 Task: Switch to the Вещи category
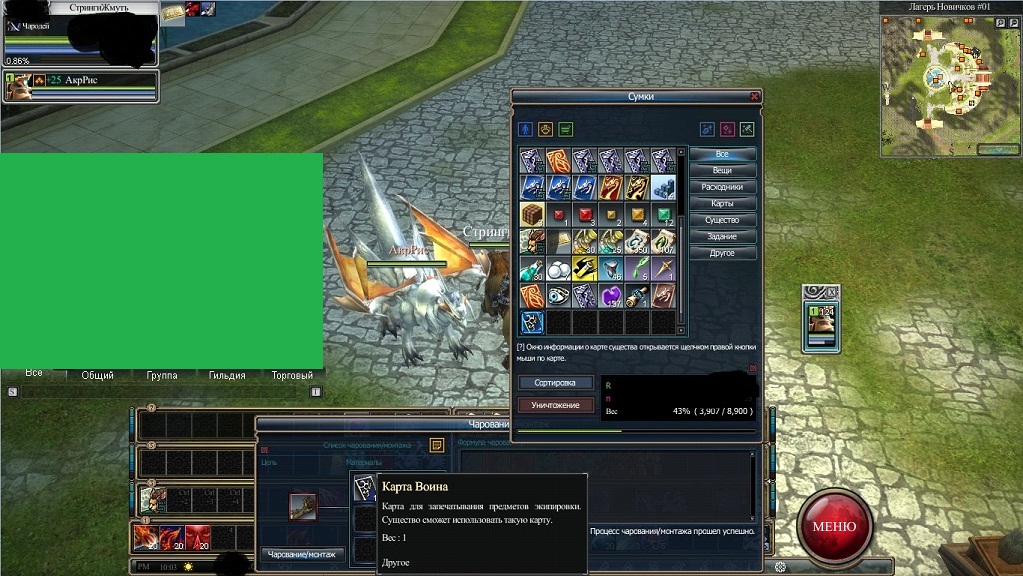pyautogui.click(x=722, y=171)
